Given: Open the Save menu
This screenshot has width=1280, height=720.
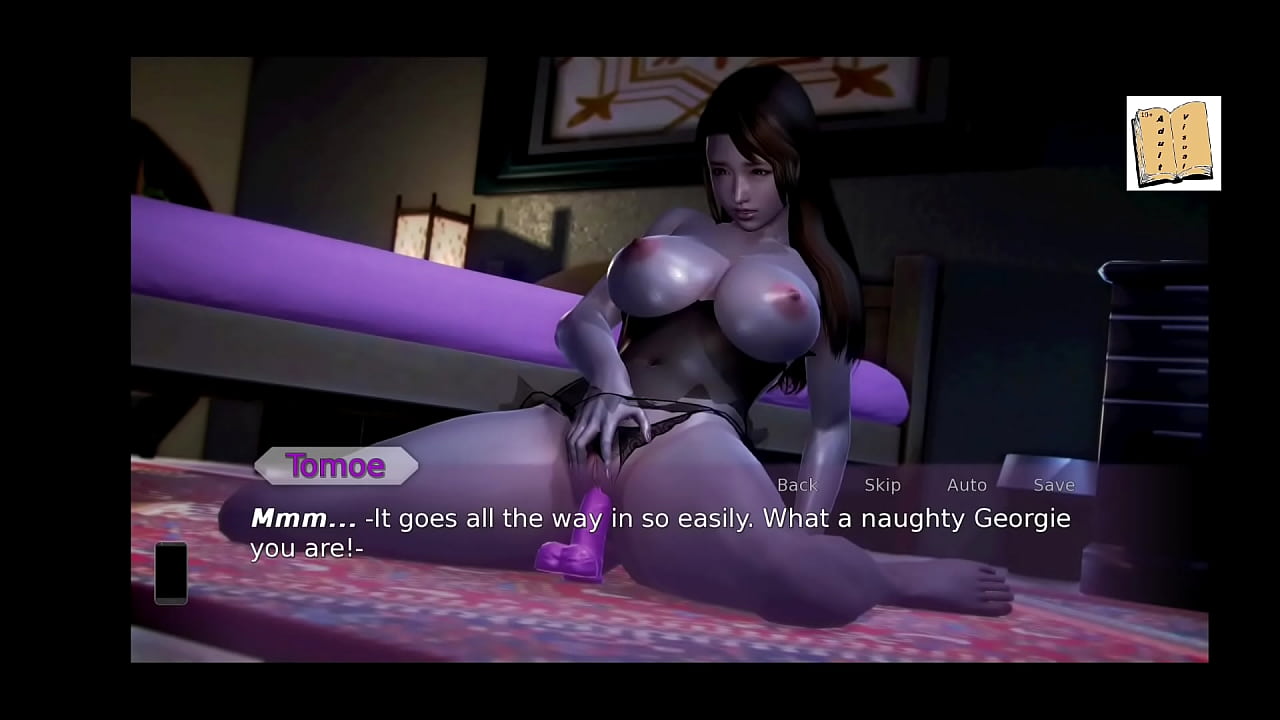Looking at the screenshot, I should click(1053, 485).
